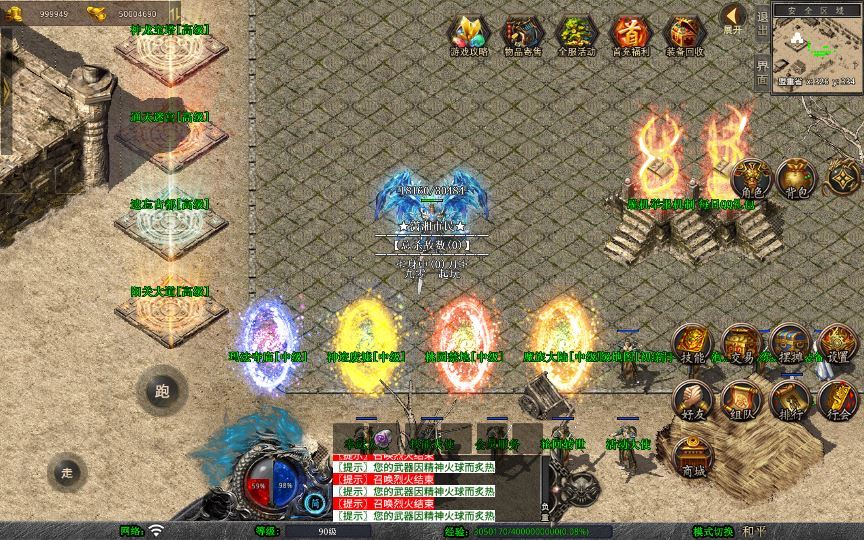The height and width of the screenshot is (540, 864).
Task: Open the 装备回收 equipment recycle chest
Action: point(684,36)
